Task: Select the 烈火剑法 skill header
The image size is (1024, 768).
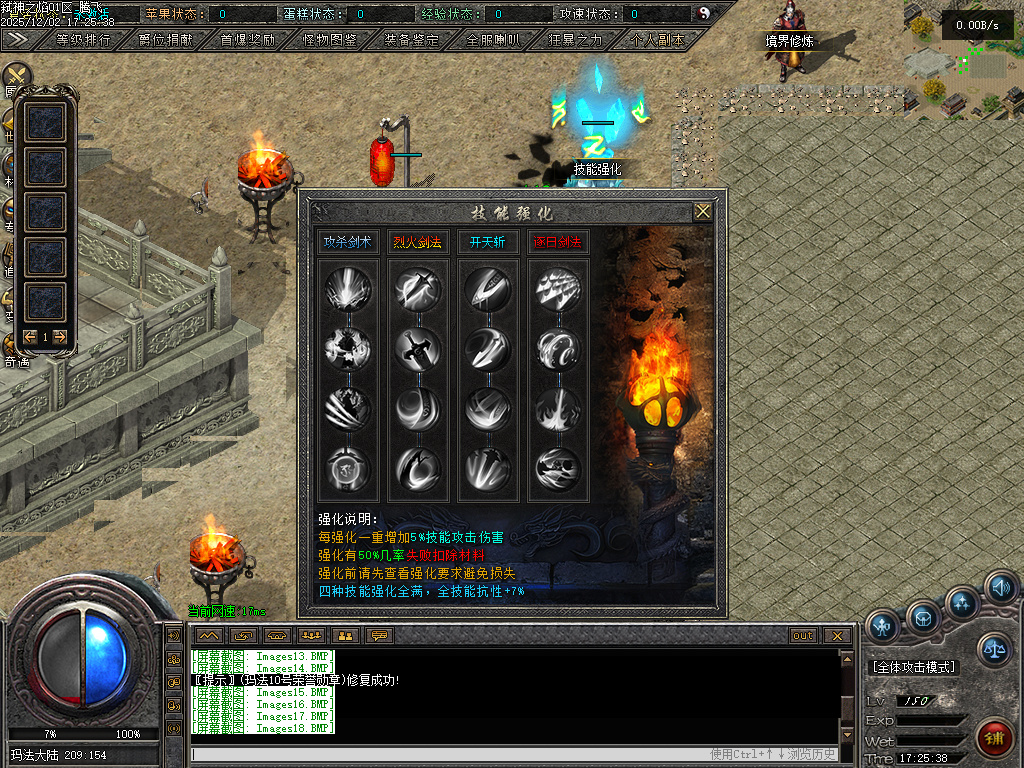Action: (x=418, y=242)
